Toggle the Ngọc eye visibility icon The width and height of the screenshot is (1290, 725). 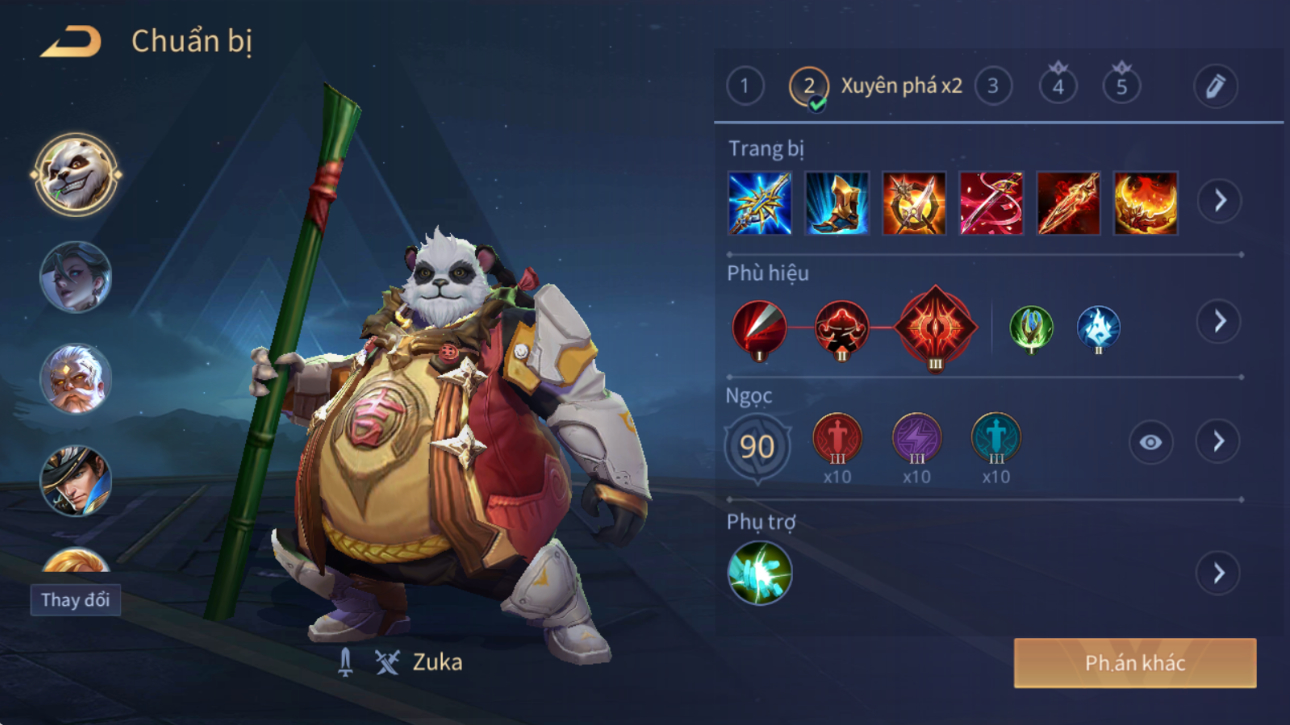pos(1150,442)
